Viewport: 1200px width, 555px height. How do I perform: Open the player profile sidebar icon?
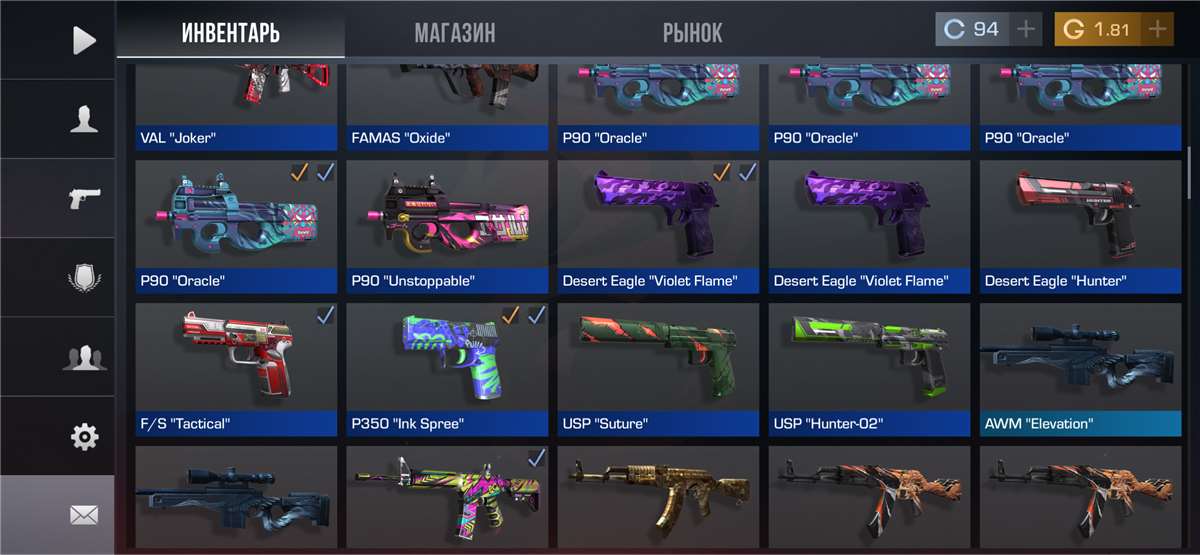coord(84,119)
